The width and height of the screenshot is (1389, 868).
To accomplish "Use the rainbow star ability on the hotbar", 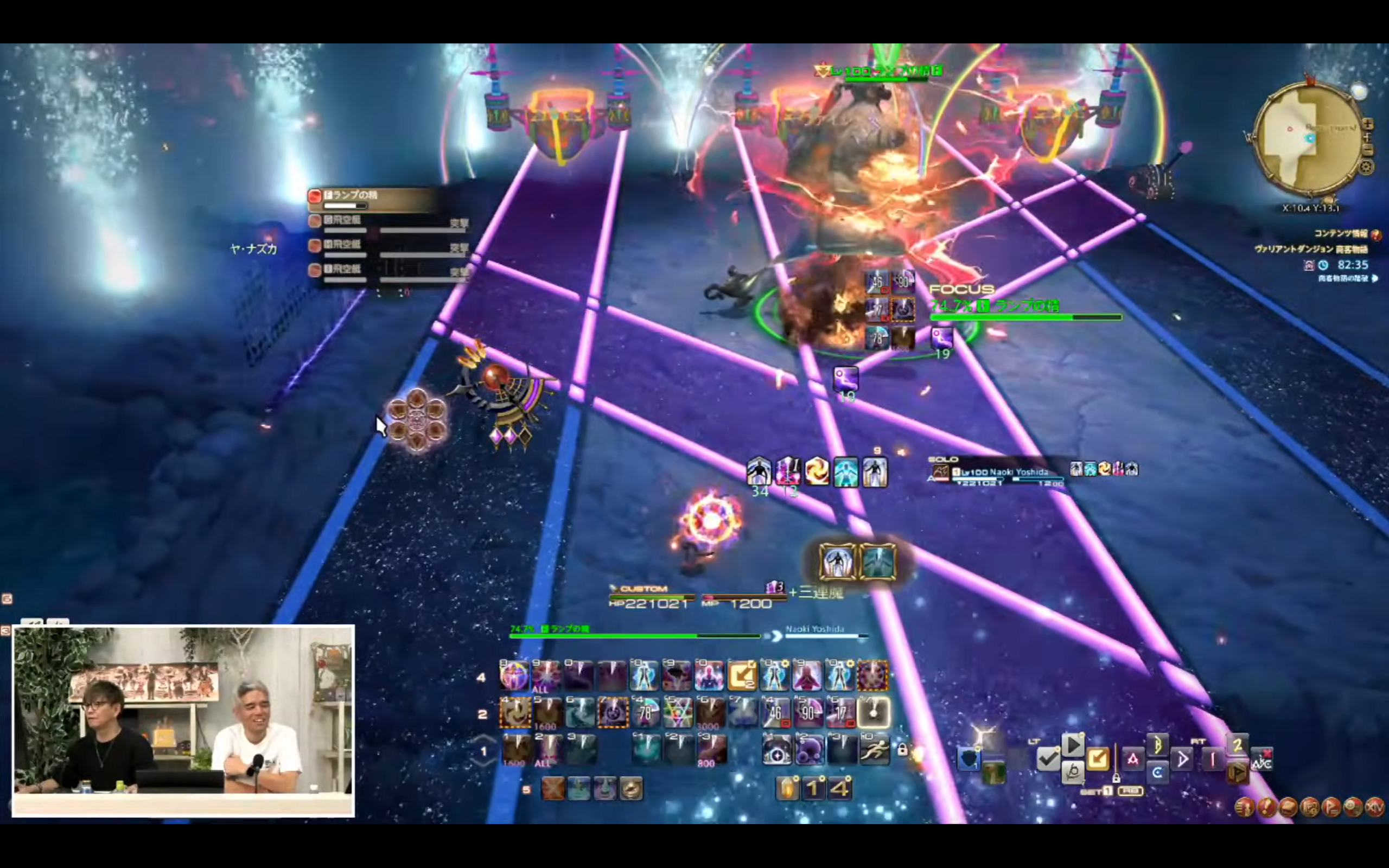I will coord(677,713).
